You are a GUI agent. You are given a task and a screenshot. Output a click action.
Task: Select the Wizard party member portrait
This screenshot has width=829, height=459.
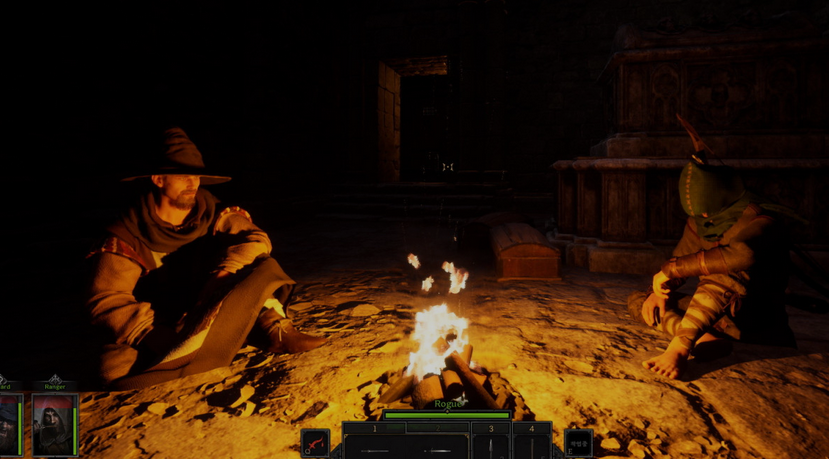pos(10,425)
